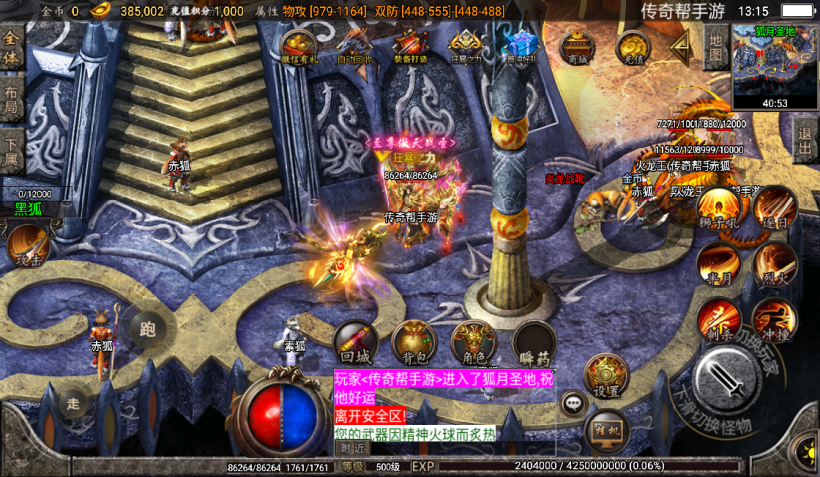
Task: Open the 角色 character sheet
Action: [474, 341]
